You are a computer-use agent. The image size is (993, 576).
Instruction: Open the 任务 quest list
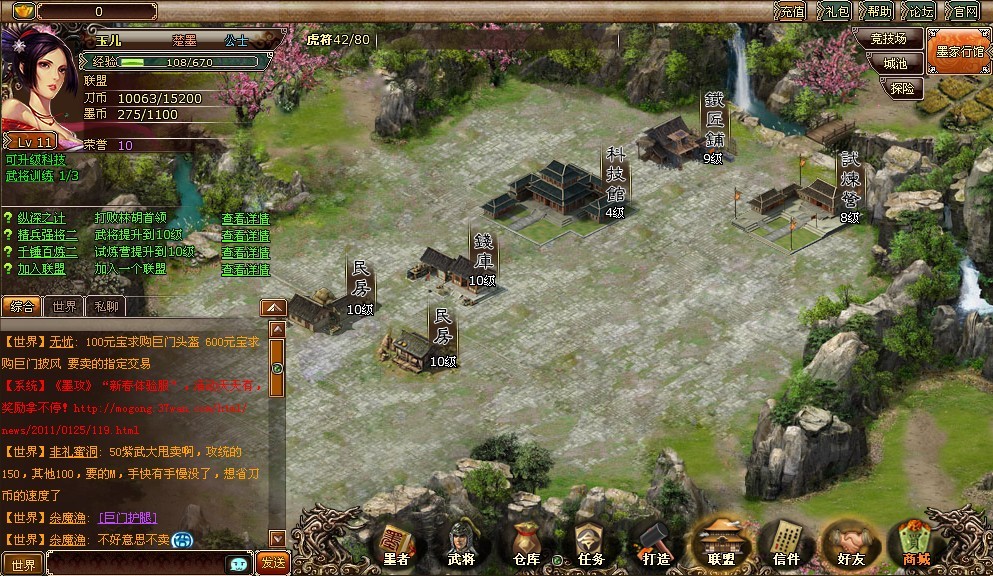tap(590, 545)
